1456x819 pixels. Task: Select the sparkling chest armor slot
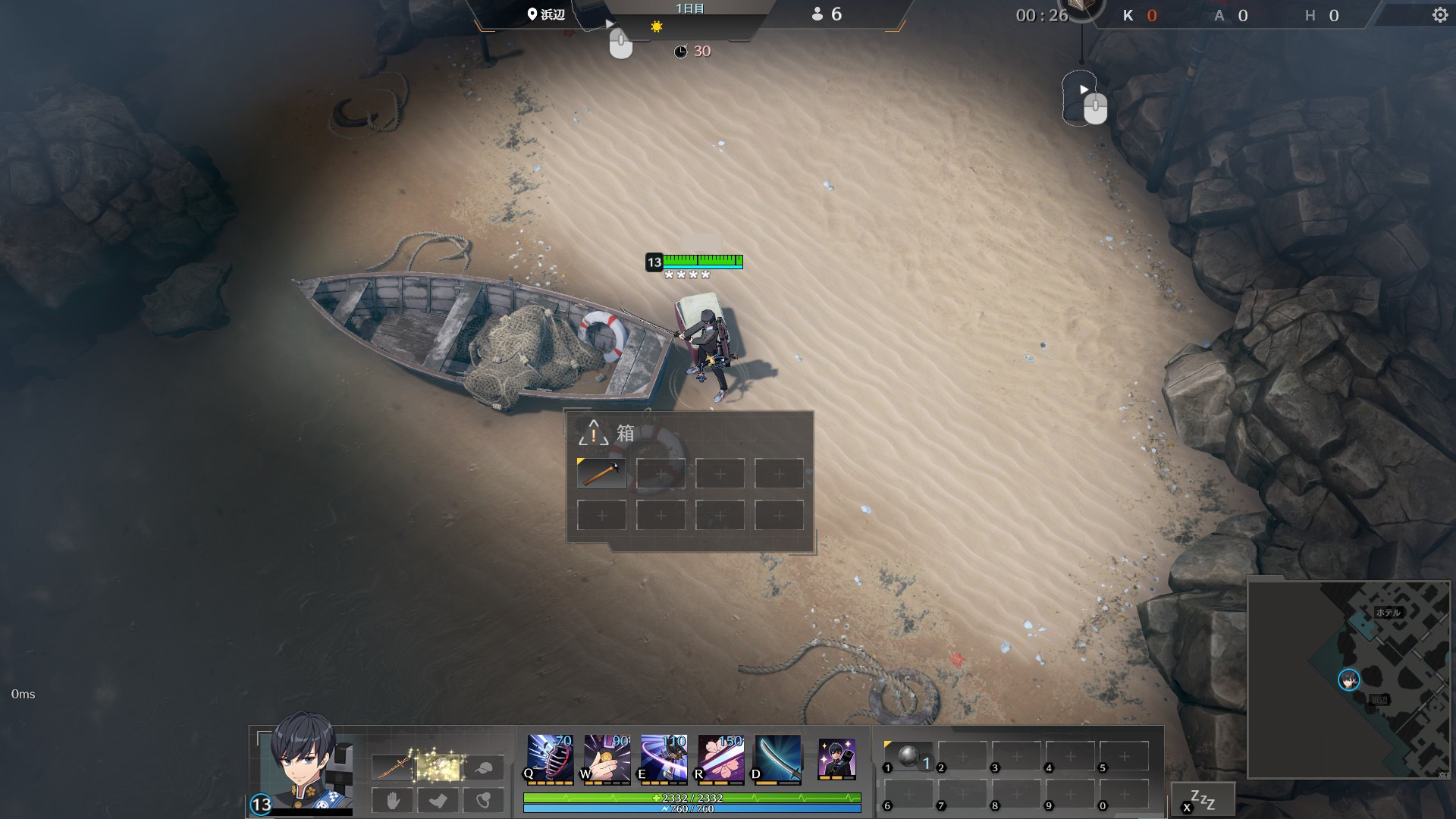click(x=438, y=768)
